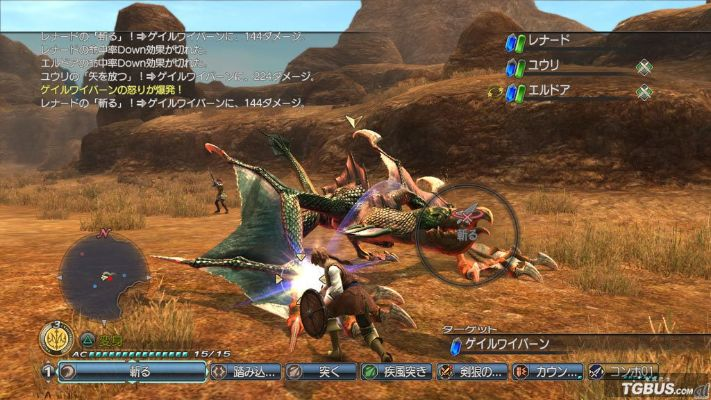Click the gold knight transformation emblem
This screenshot has width=711, height=400.
pyautogui.click(x=54, y=340)
